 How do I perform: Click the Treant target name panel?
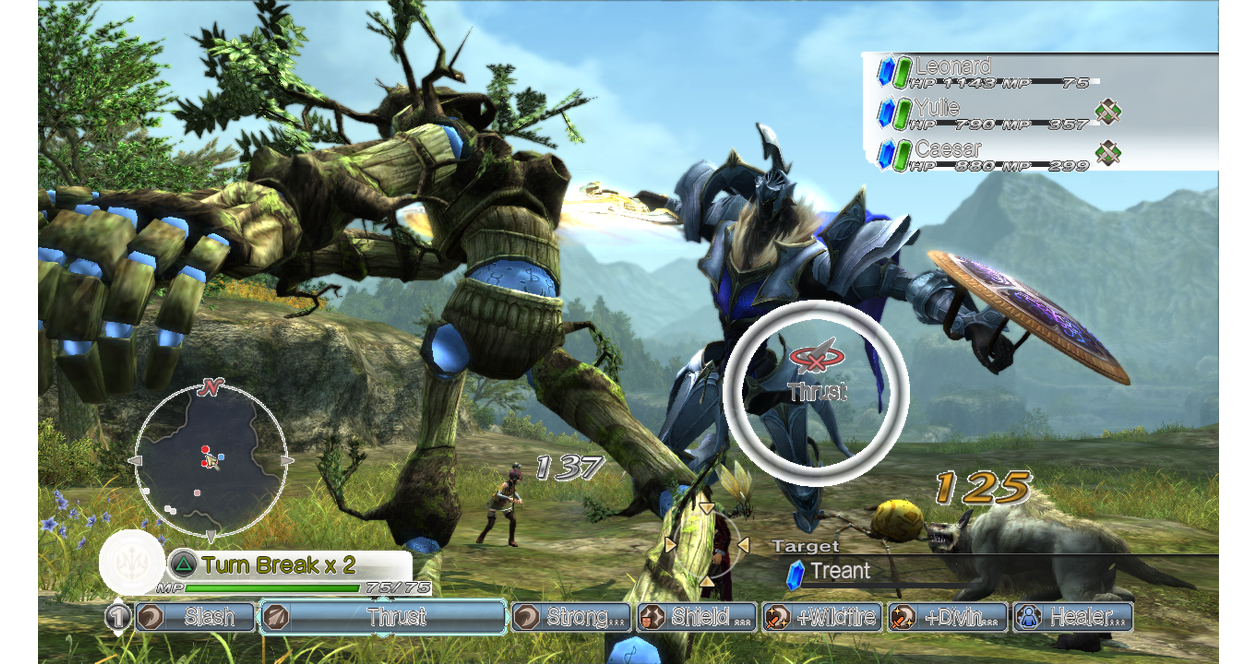tap(840, 571)
